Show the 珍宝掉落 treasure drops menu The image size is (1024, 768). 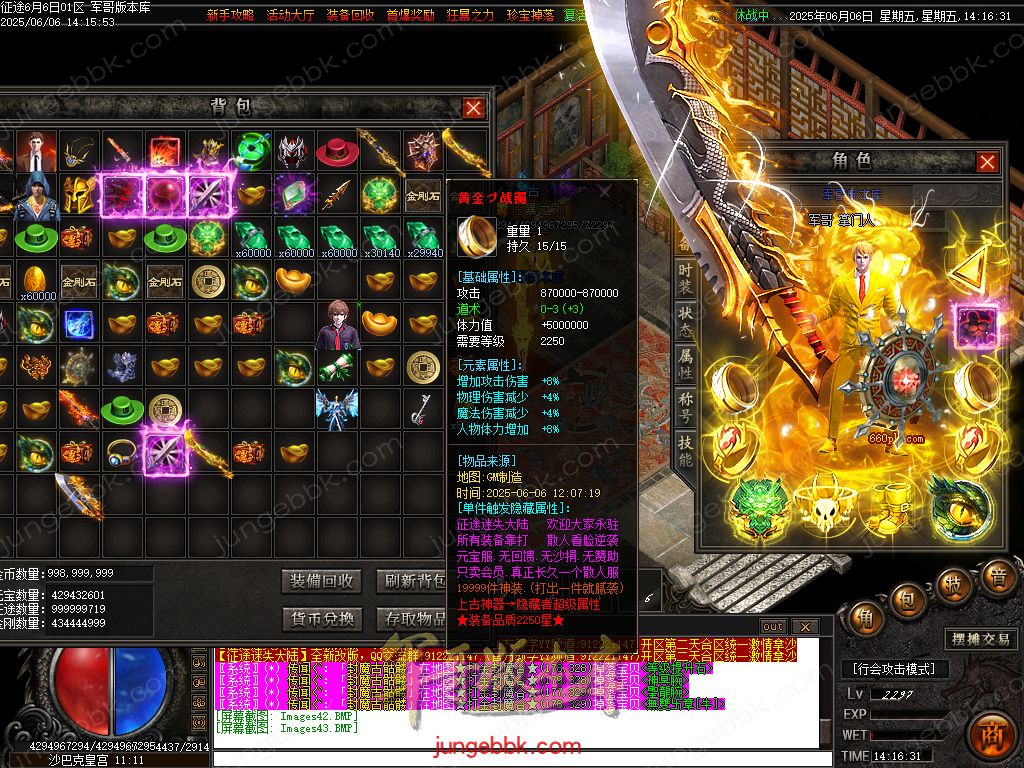click(x=530, y=16)
